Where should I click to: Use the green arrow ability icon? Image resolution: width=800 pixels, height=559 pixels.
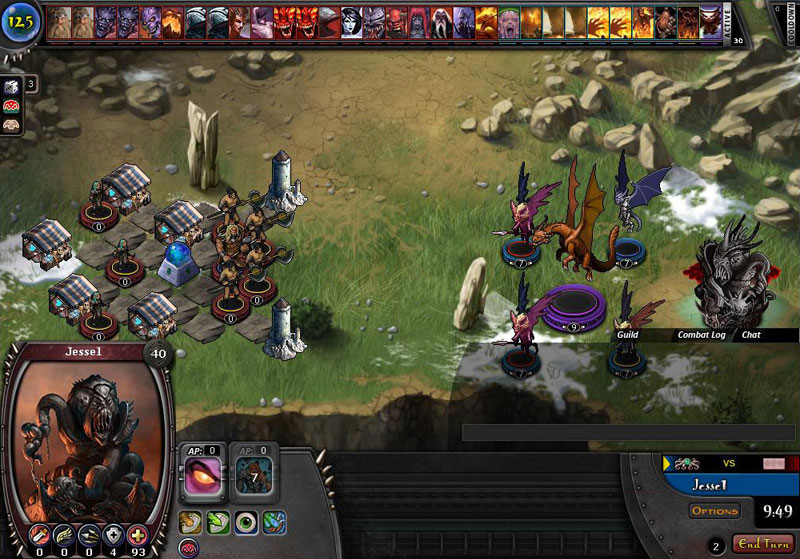(217, 521)
